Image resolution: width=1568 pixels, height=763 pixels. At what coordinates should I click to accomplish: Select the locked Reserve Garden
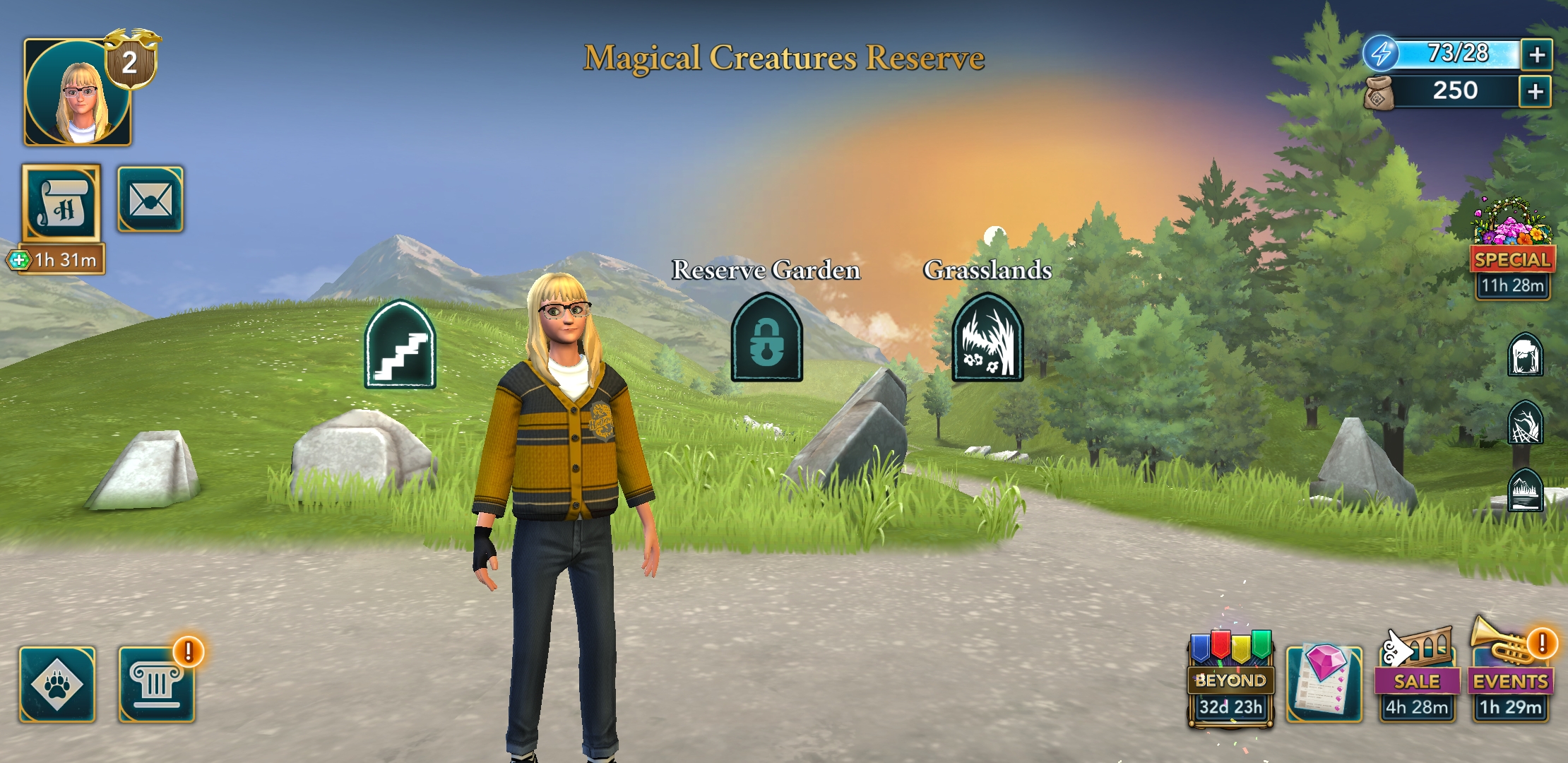click(766, 338)
